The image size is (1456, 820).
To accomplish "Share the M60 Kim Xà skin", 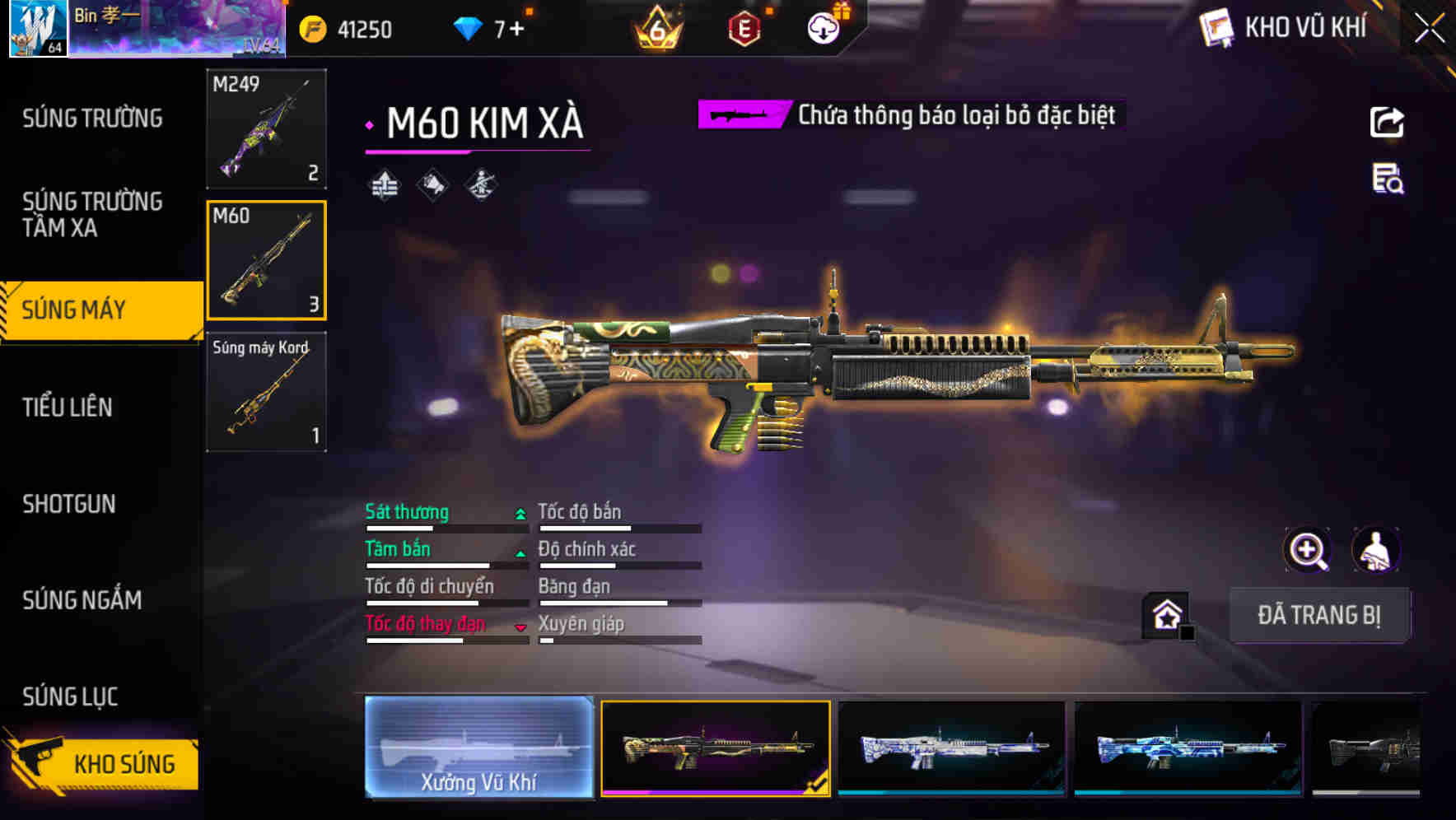I will pyautogui.click(x=1387, y=123).
